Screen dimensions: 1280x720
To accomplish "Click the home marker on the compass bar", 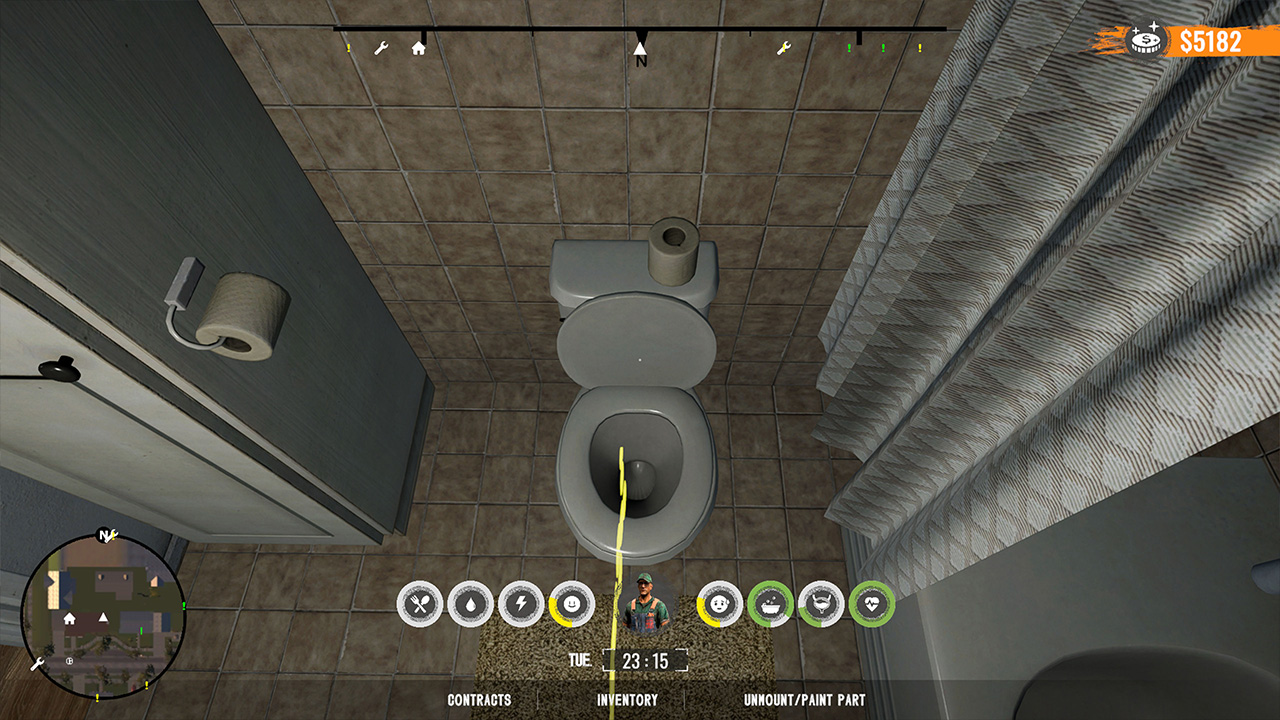I will [418, 48].
